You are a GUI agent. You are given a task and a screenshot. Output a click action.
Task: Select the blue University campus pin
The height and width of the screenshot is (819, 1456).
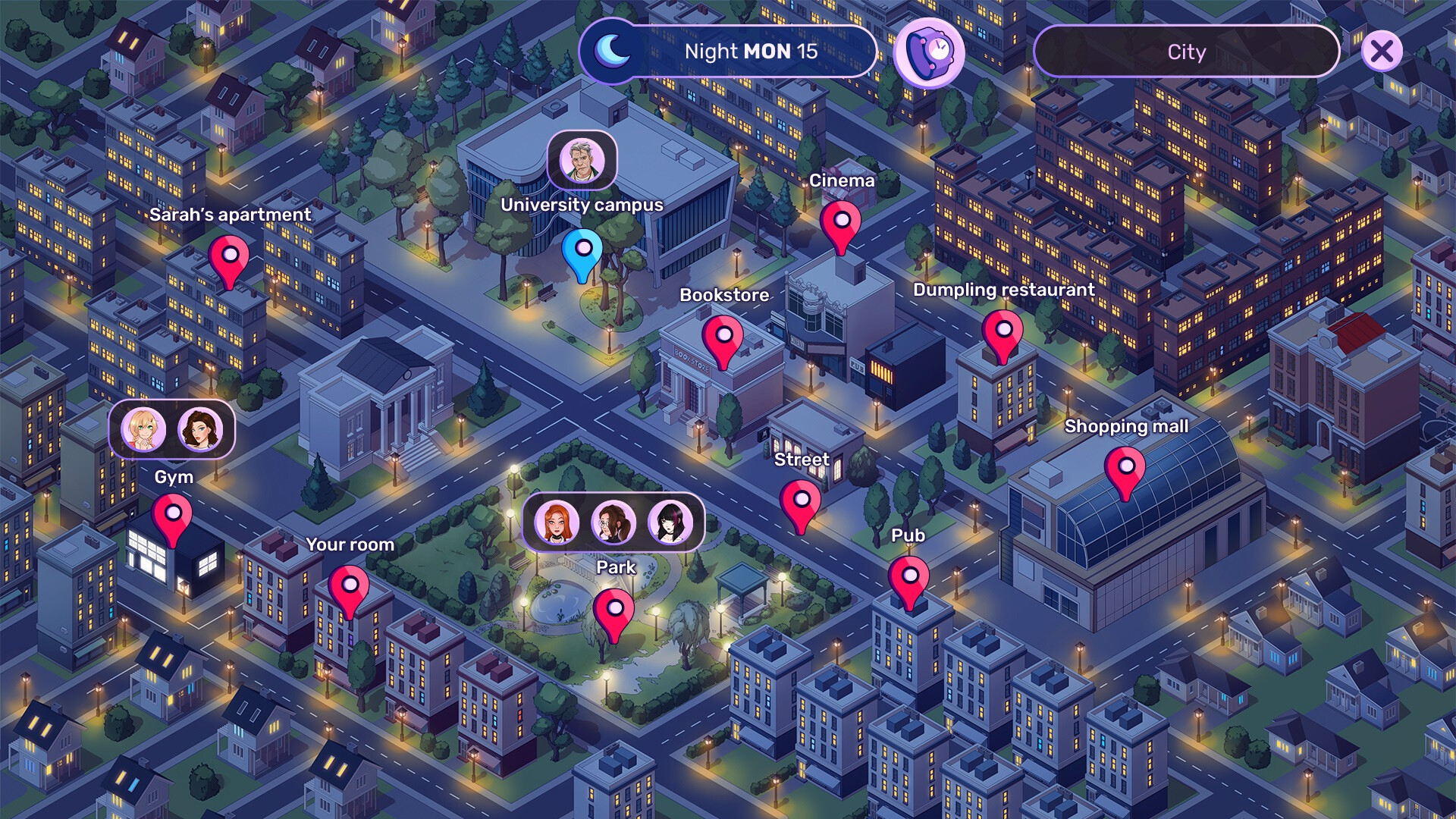point(582,250)
